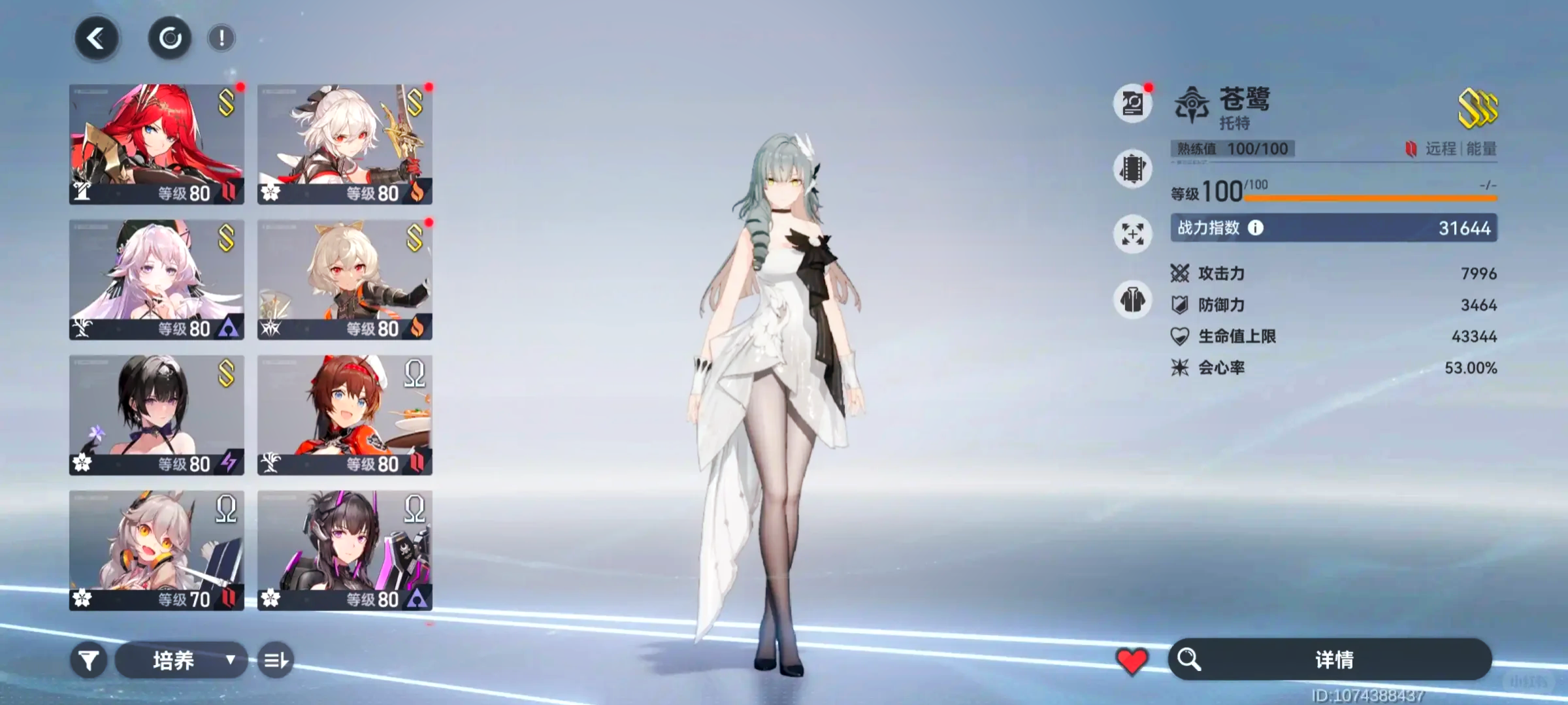The image size is (1568, 705).
Task: Select the short black-haired character card
Action: coord(157,415)
